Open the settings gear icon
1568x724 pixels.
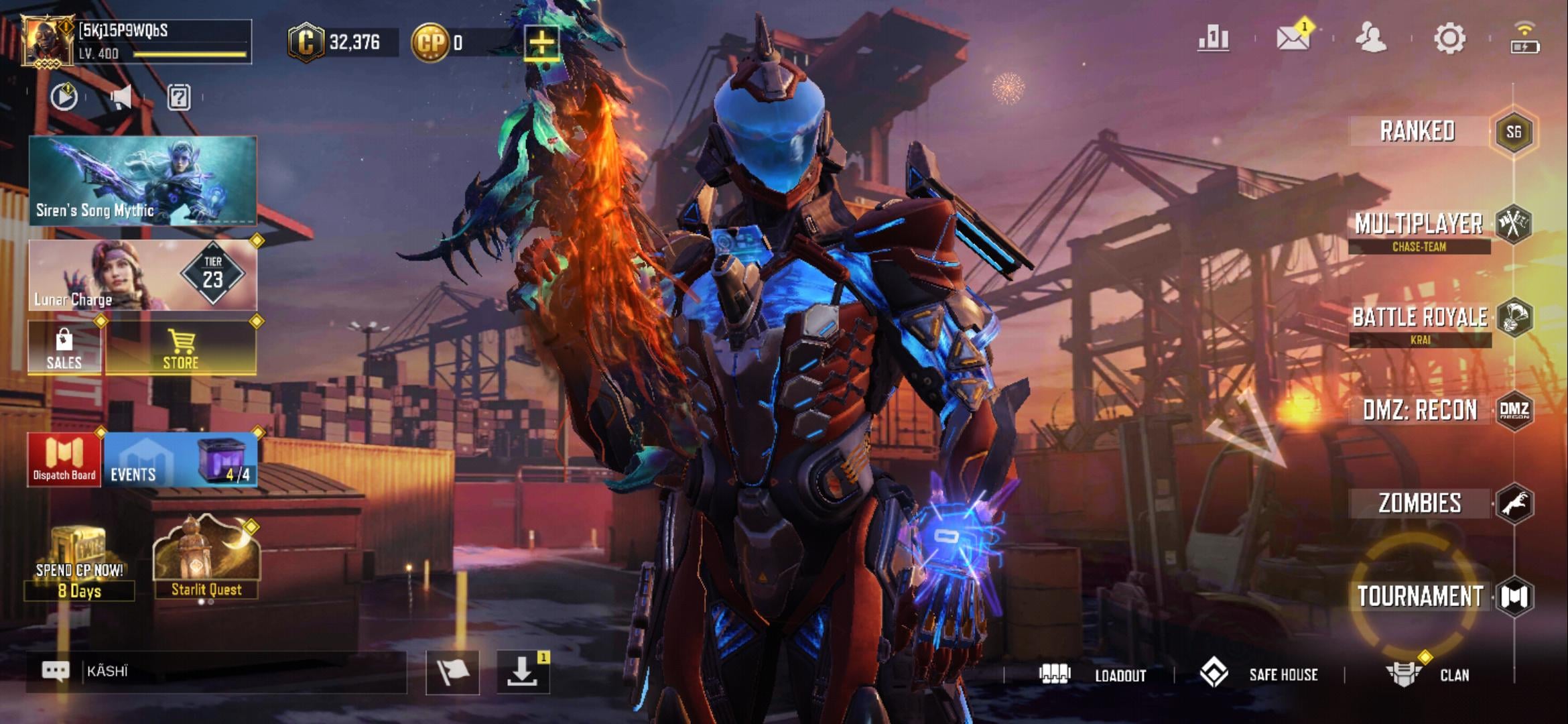(1449, 39)
